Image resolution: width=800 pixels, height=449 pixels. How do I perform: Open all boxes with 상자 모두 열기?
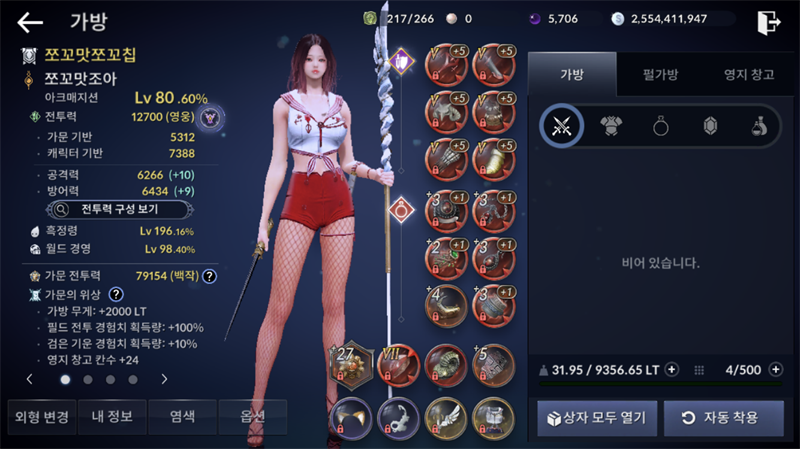[597, 417]
